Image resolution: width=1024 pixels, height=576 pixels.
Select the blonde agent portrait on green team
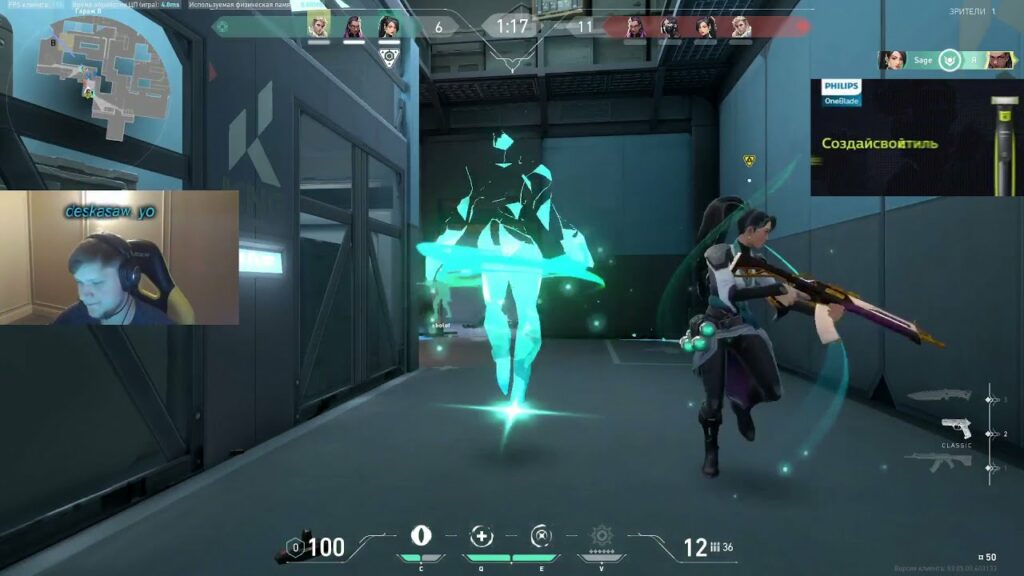pos(318,27)
